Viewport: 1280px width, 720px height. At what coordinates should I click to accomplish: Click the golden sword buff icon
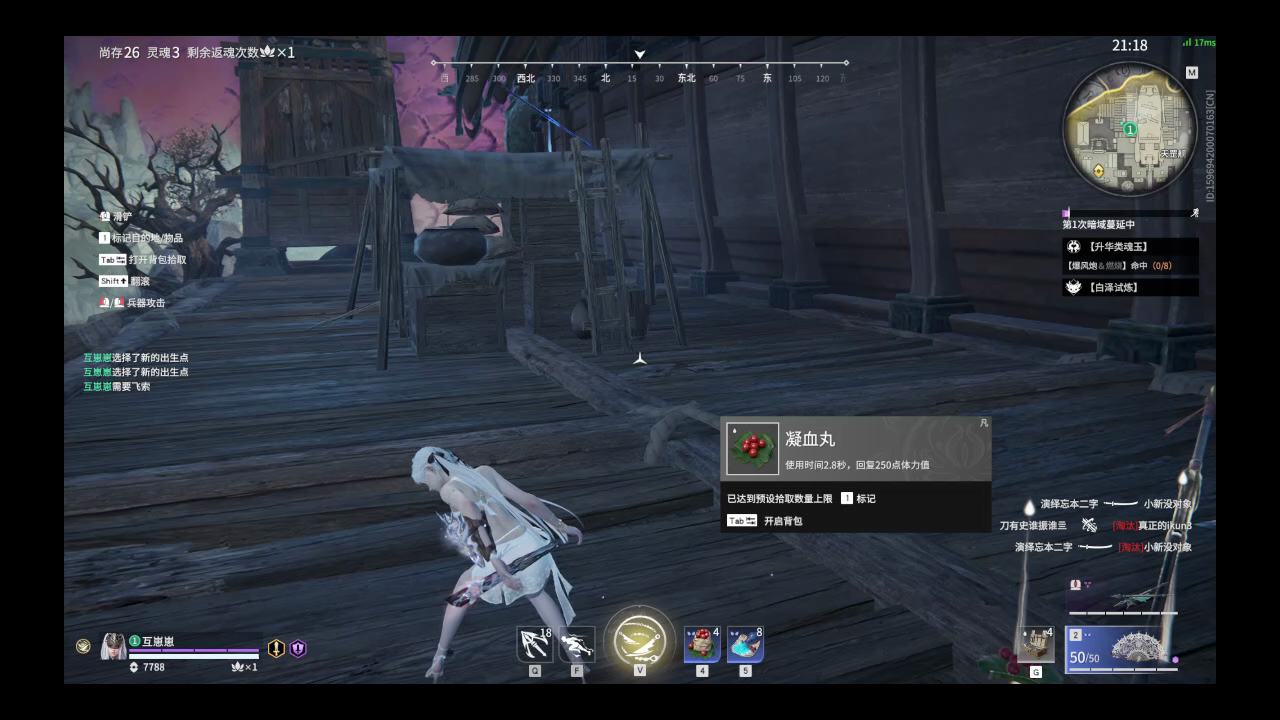tap(276, 648)
